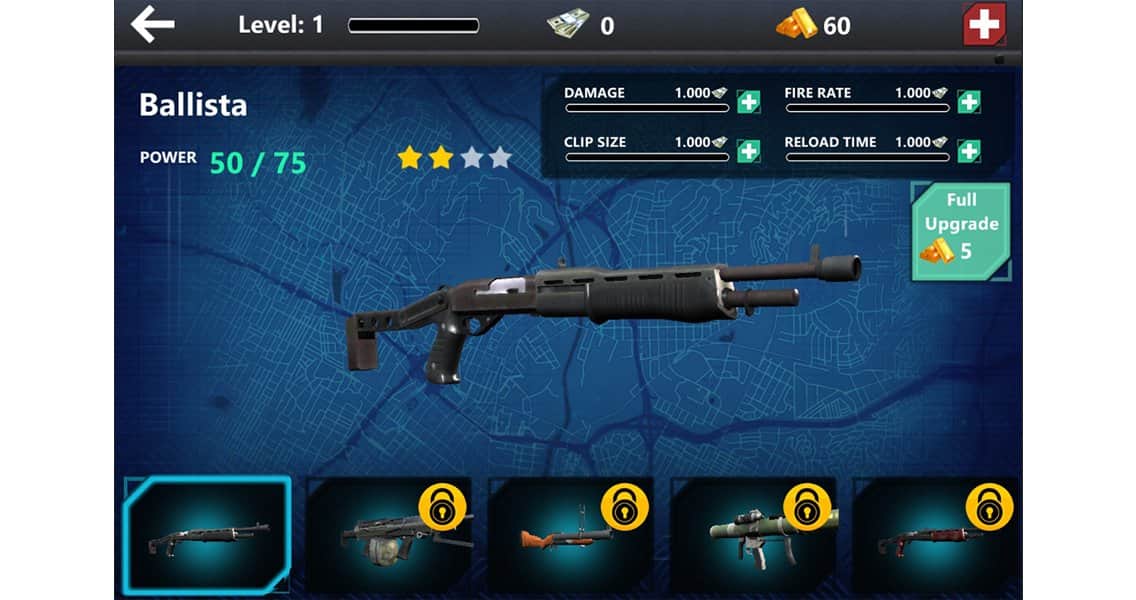Increase Clip Size using its plus button
Screen dimensions: 1136x600
[x=748, y=151]
